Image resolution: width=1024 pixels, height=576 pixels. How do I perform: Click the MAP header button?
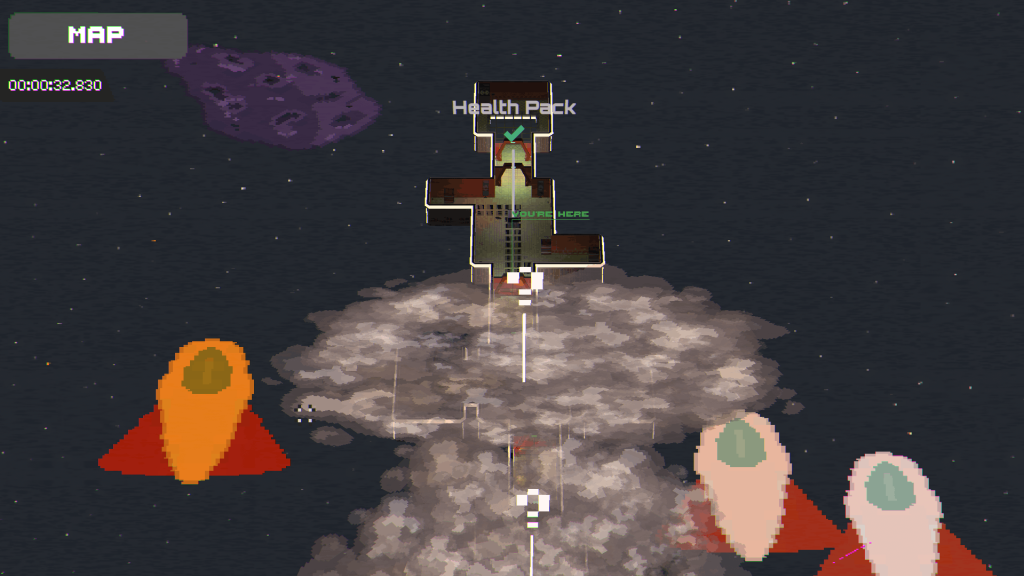click(x=97, y=36)
